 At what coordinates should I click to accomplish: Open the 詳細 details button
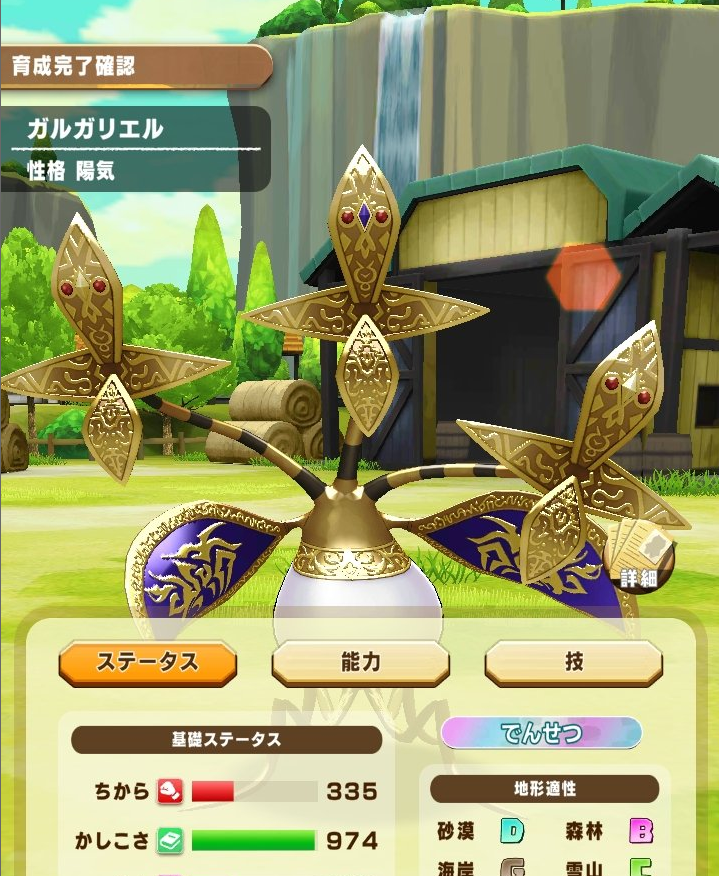click(x=639, y=558)
